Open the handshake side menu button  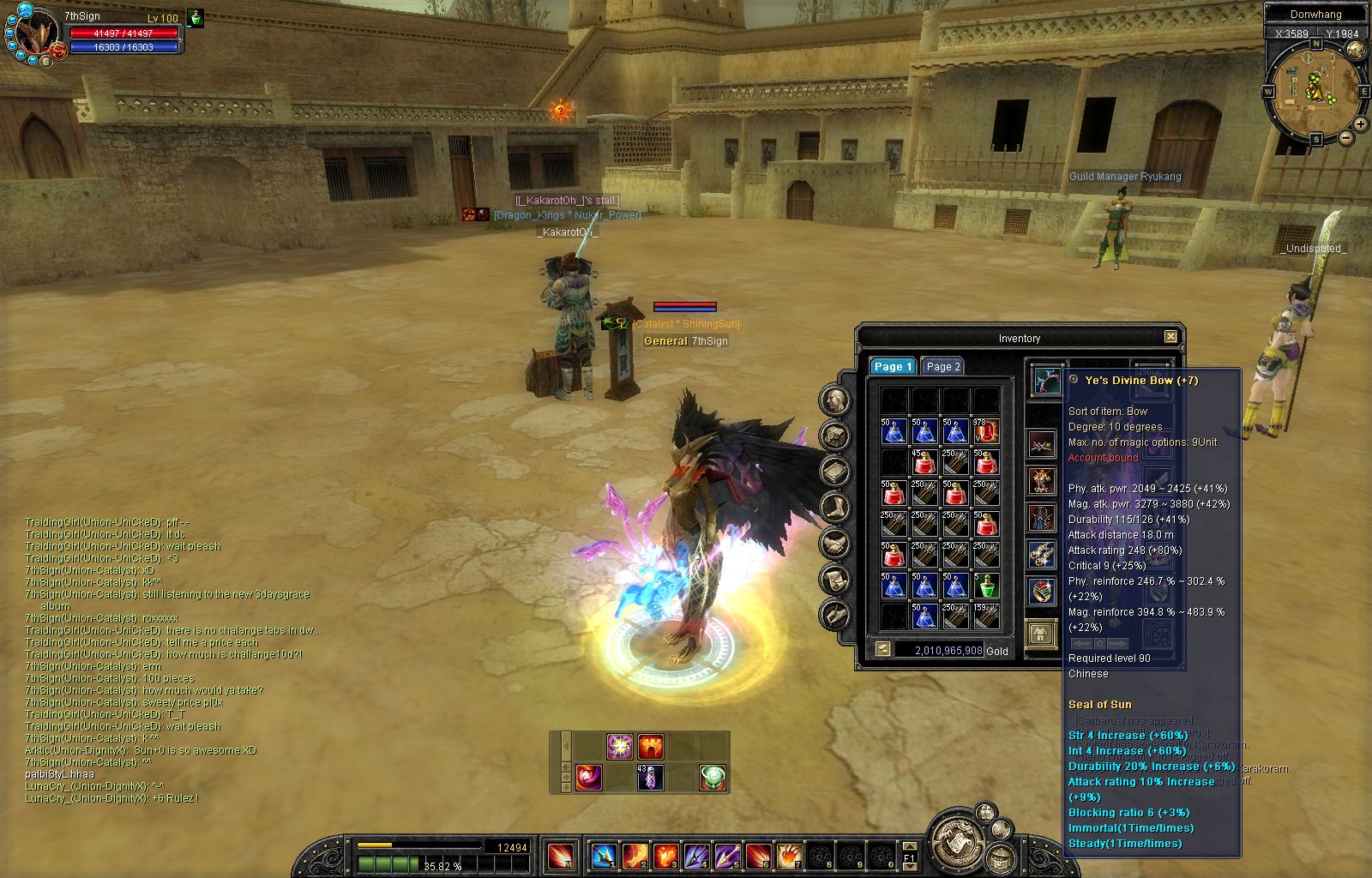click(835, 544)
